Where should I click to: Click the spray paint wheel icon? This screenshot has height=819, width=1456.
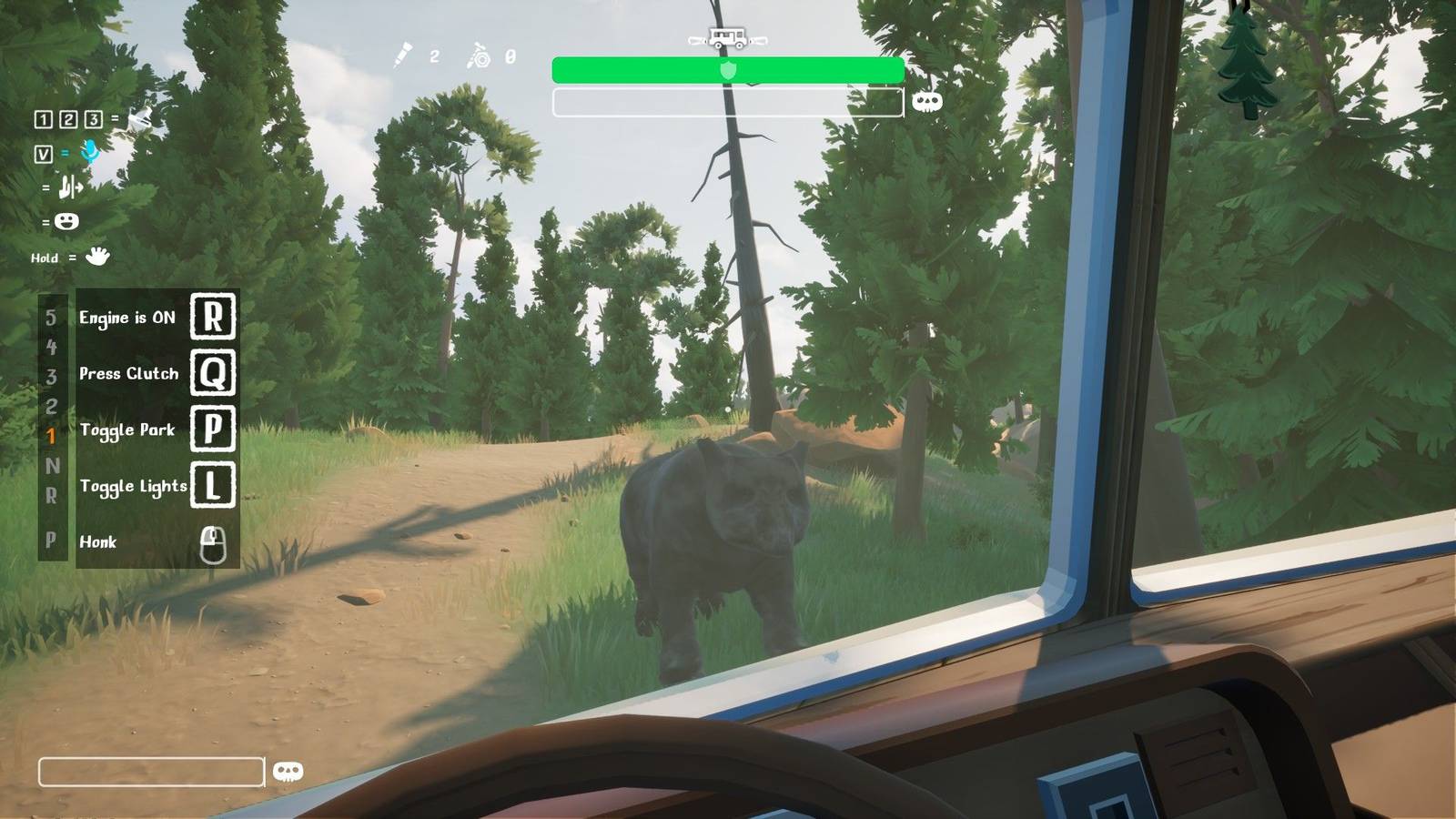point(480,56)
